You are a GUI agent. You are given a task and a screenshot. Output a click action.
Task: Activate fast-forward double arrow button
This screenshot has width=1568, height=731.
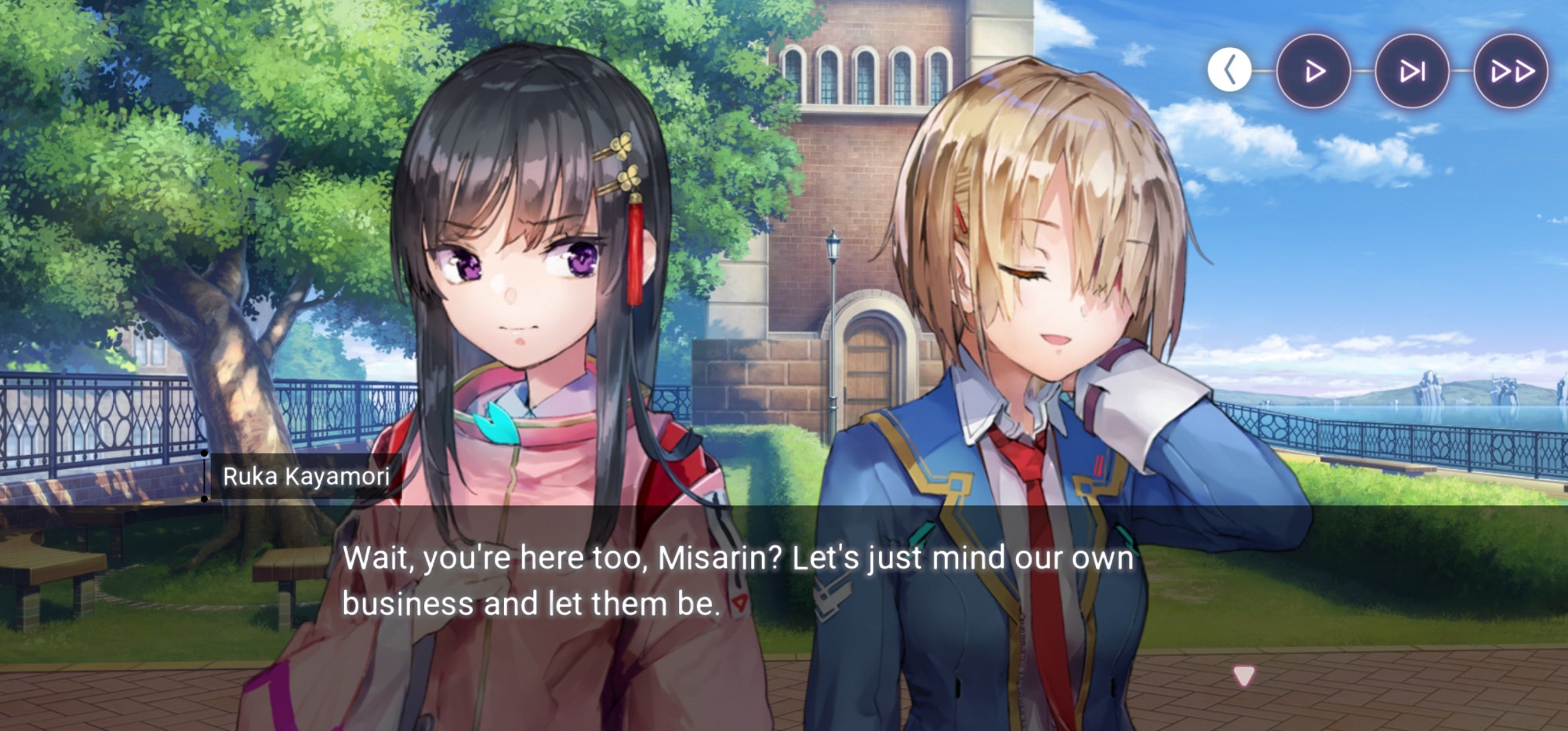1511,71
